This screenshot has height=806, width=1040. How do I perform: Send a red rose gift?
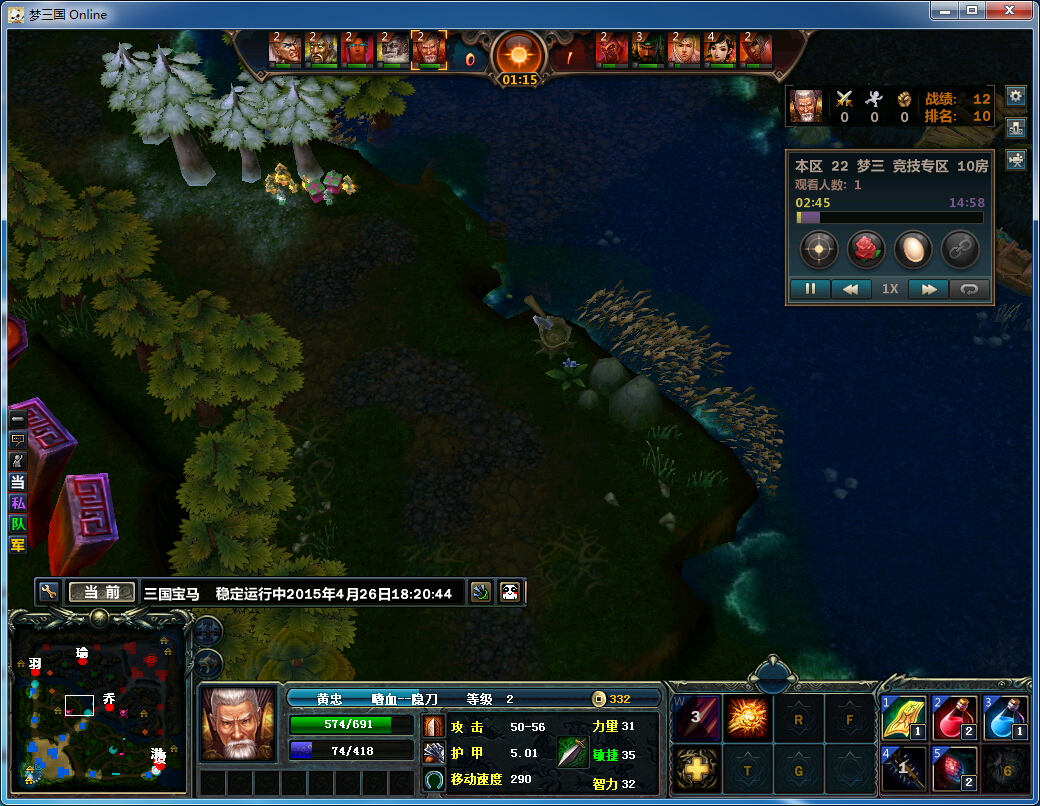coord(866,249)
